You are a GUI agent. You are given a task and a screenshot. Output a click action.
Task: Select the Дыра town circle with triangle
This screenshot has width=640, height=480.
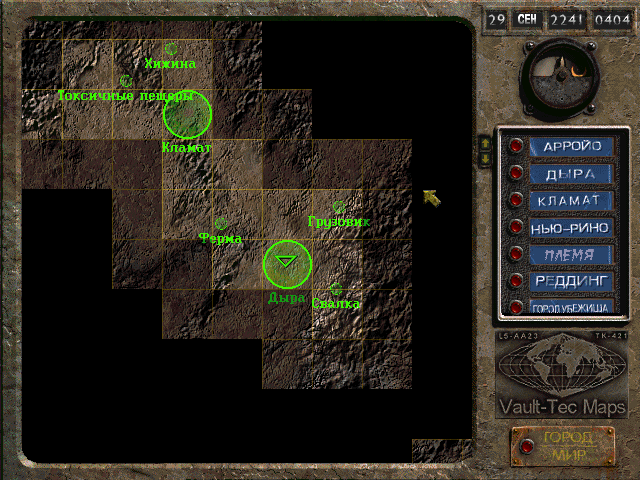288,263
